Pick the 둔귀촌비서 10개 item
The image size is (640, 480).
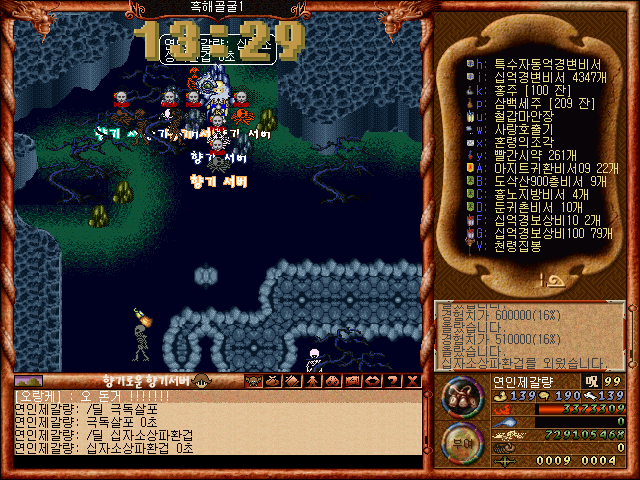524,206
